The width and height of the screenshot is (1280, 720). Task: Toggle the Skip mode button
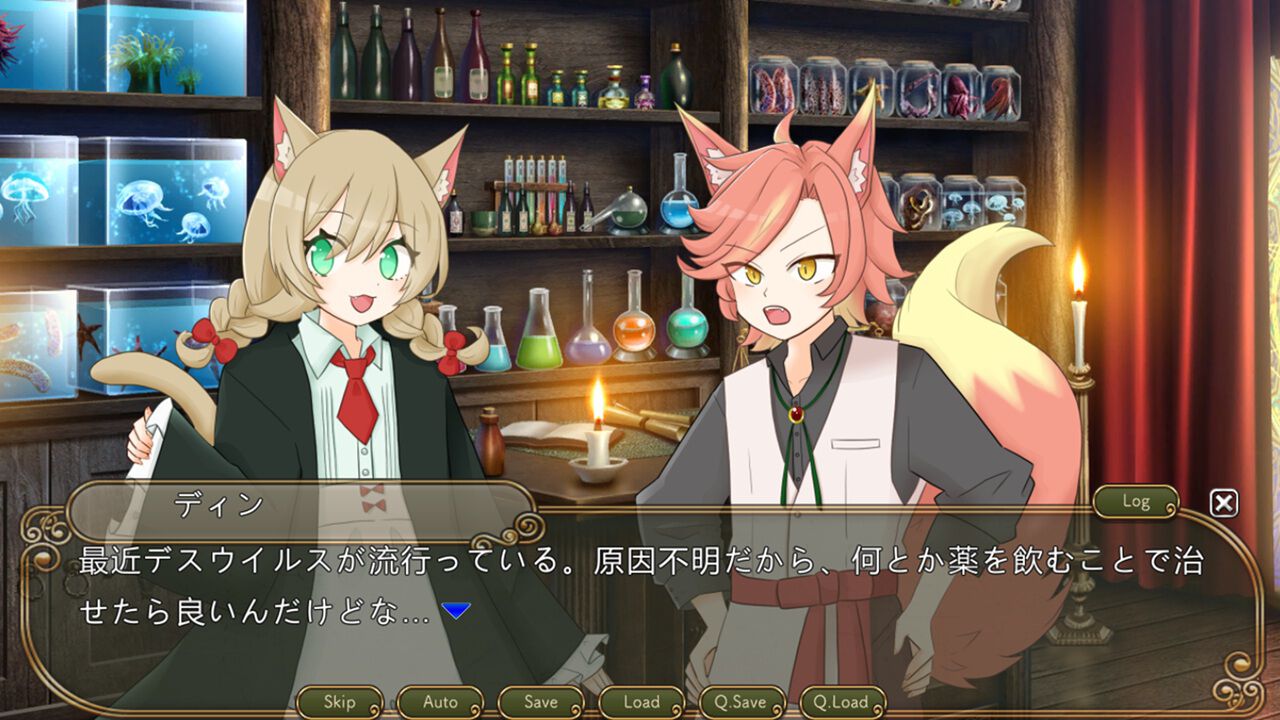[341, 701]
